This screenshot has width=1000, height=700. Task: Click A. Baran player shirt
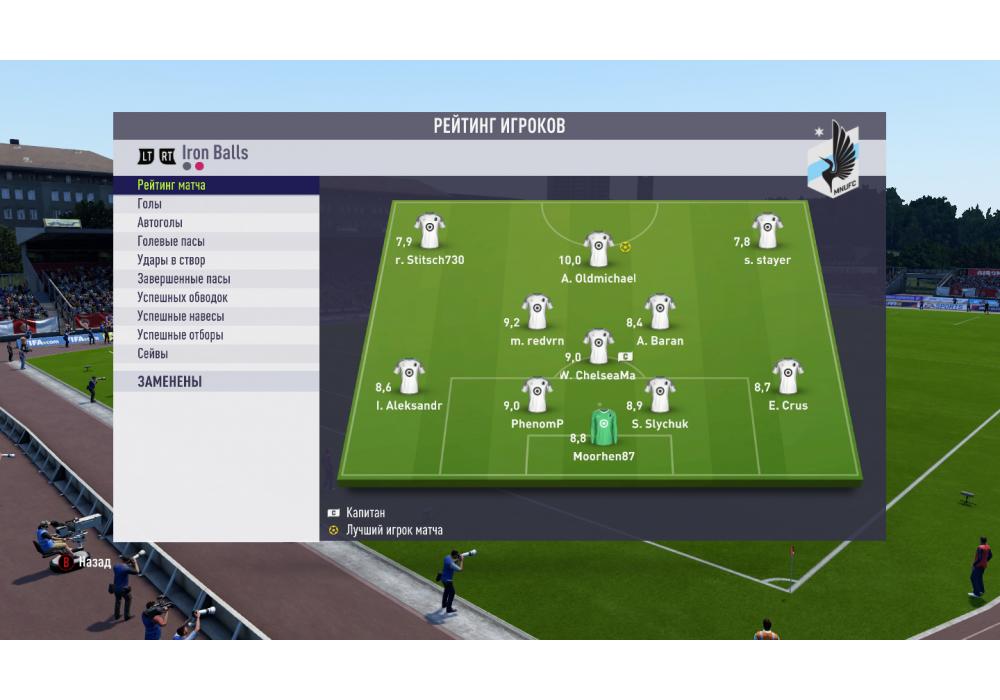tap(659, 312)
